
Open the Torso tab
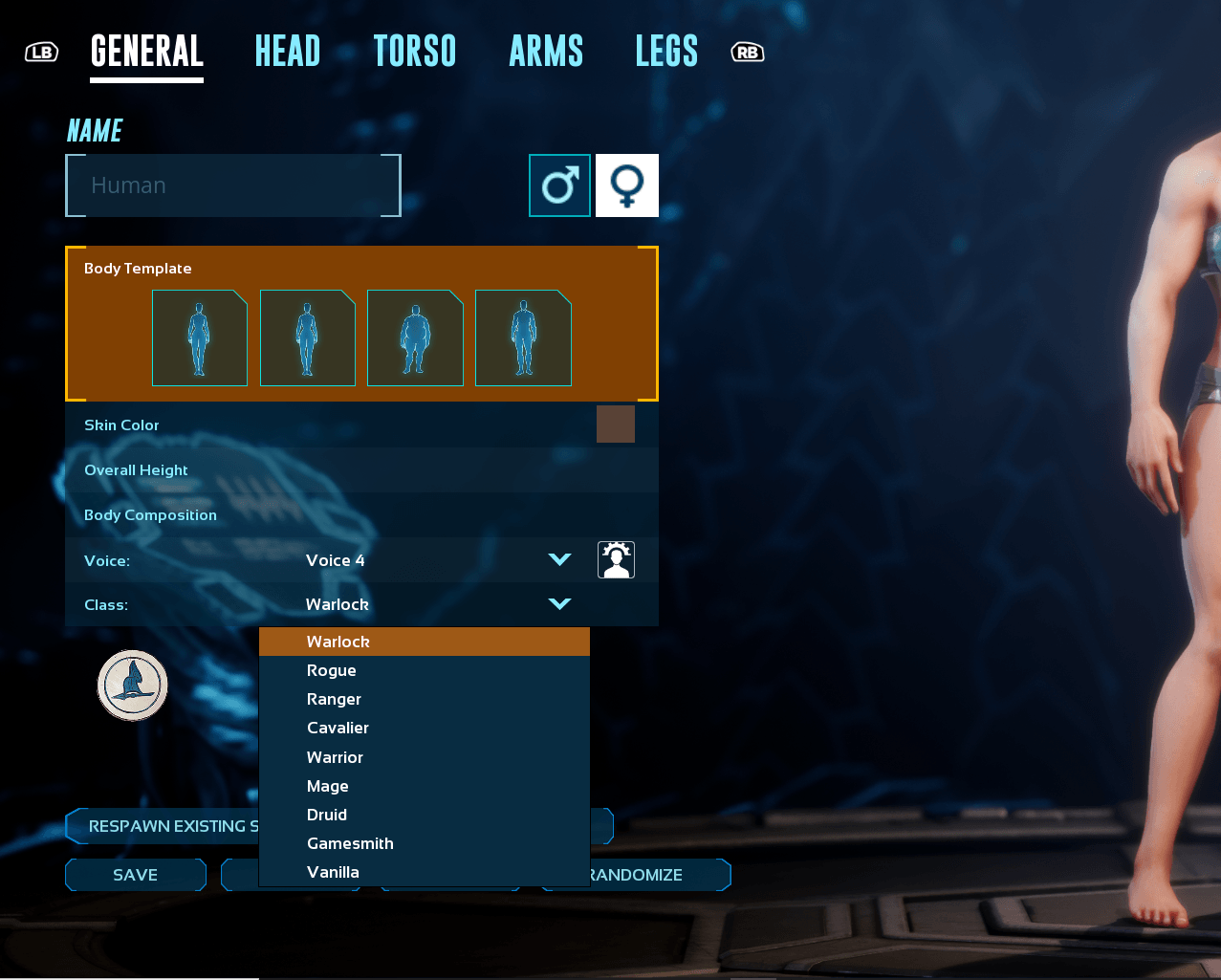pos(414,52)
